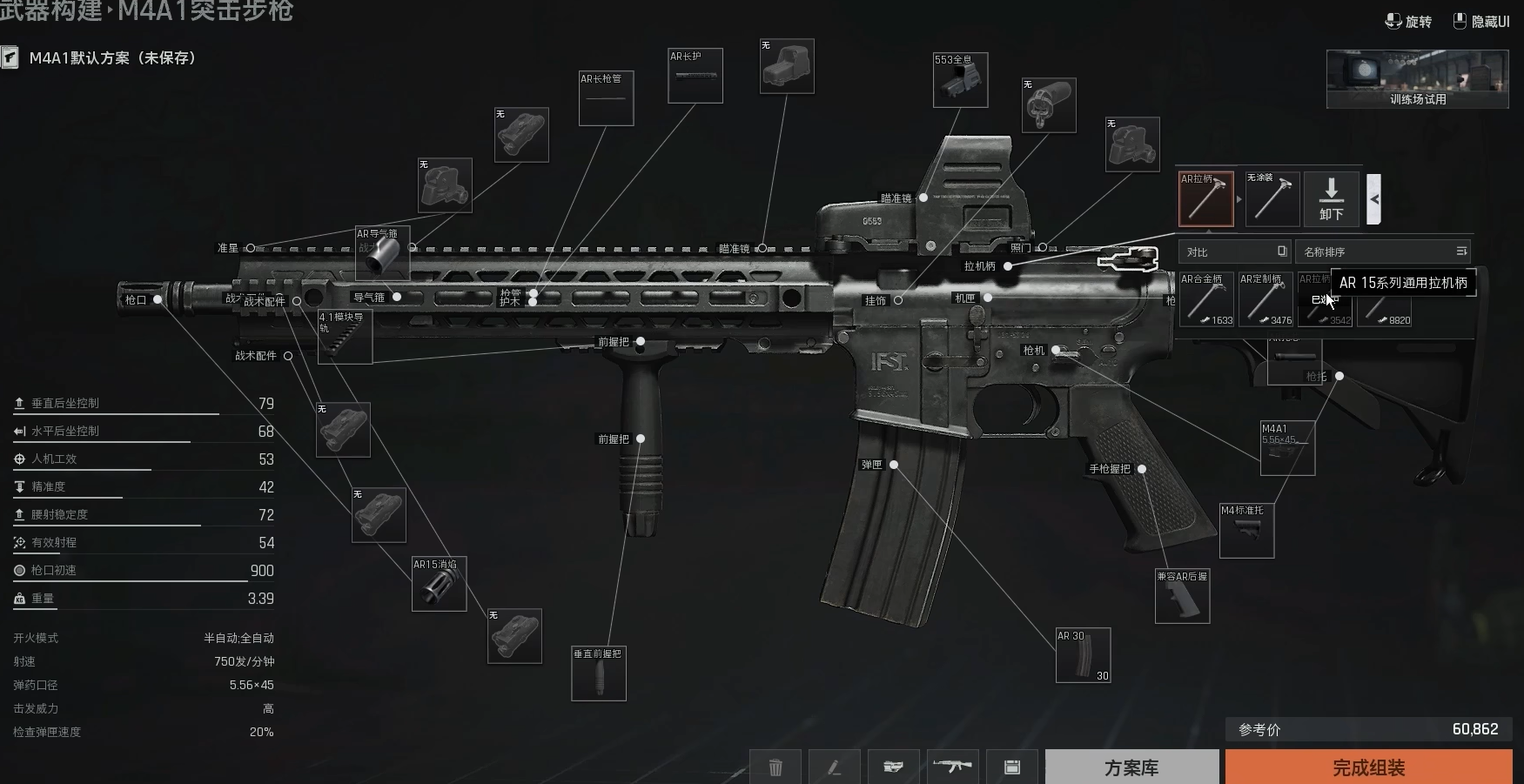
Task: Select the trash/delete build icon
Action: pos(776,767)
